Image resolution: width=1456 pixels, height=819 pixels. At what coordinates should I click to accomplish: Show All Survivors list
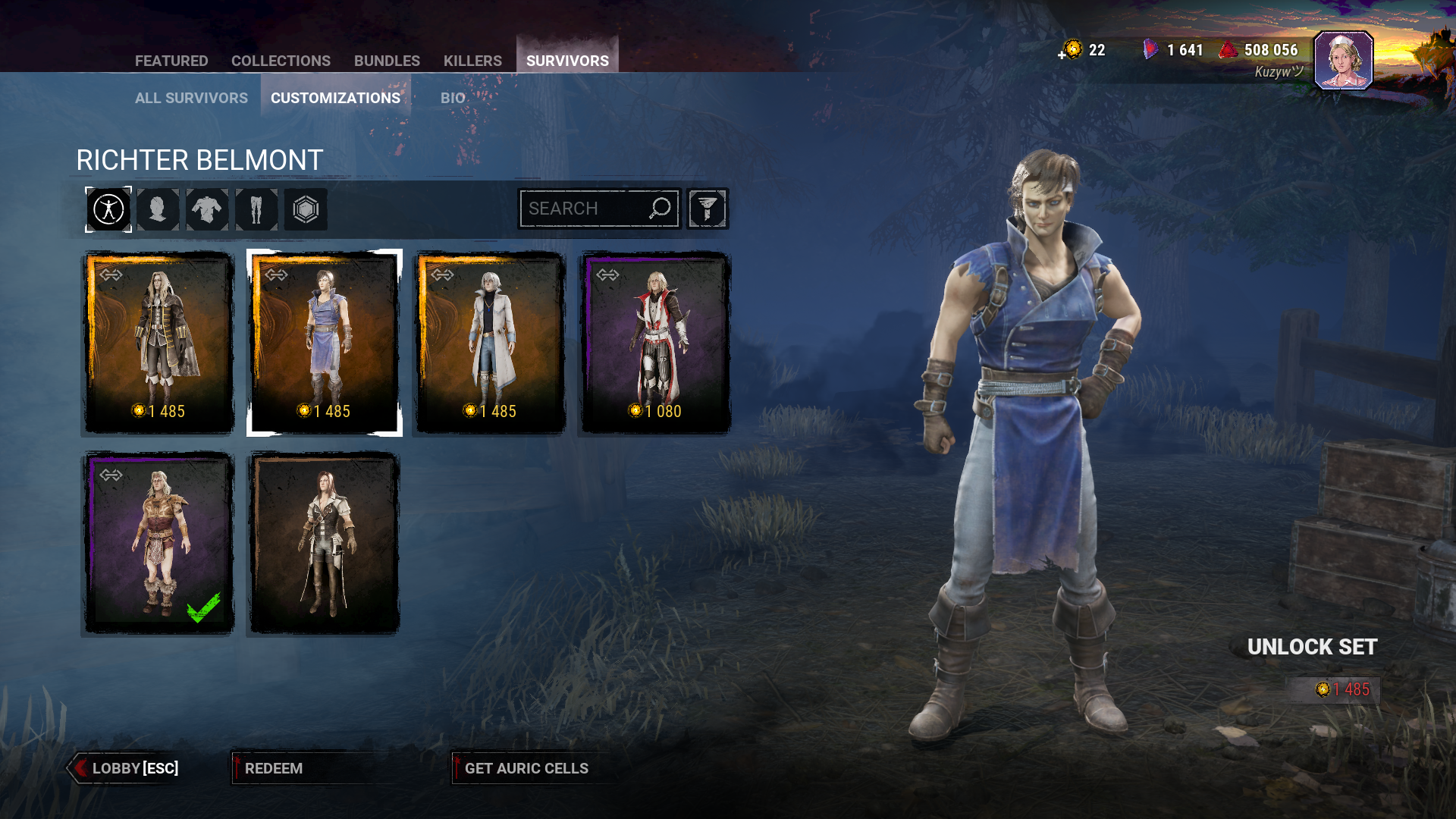pyautogui.click(x=191, y=98)
